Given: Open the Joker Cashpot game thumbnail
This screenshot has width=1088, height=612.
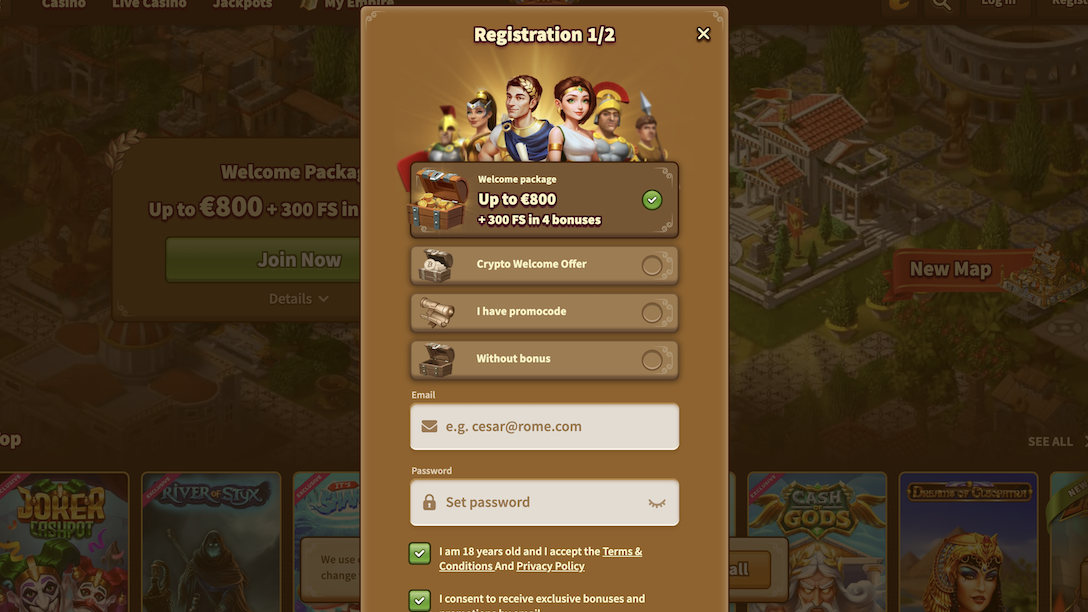Looking at the screenshot, I should point(64,540).
